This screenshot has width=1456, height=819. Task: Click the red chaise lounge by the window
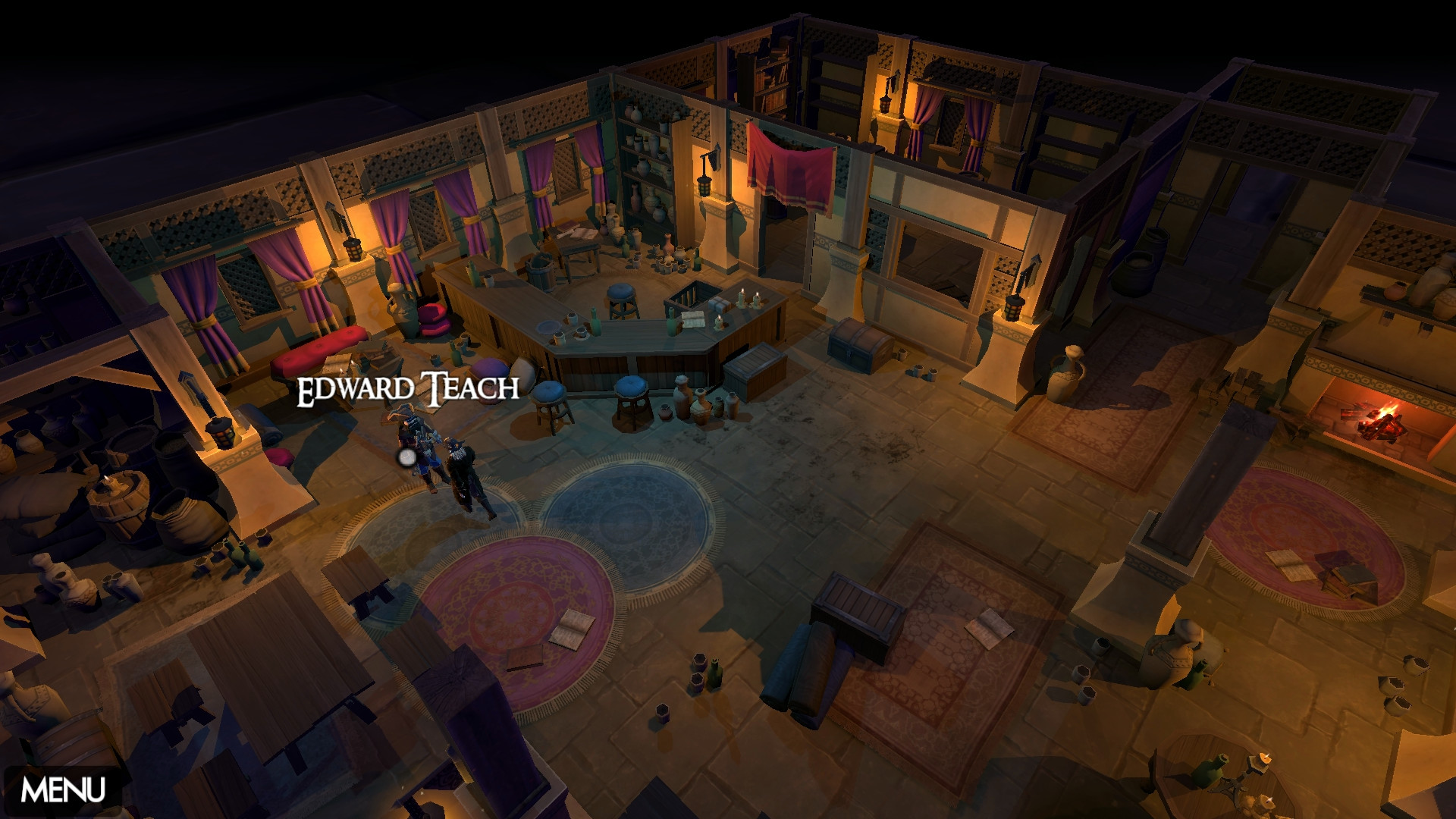[318, 349]
